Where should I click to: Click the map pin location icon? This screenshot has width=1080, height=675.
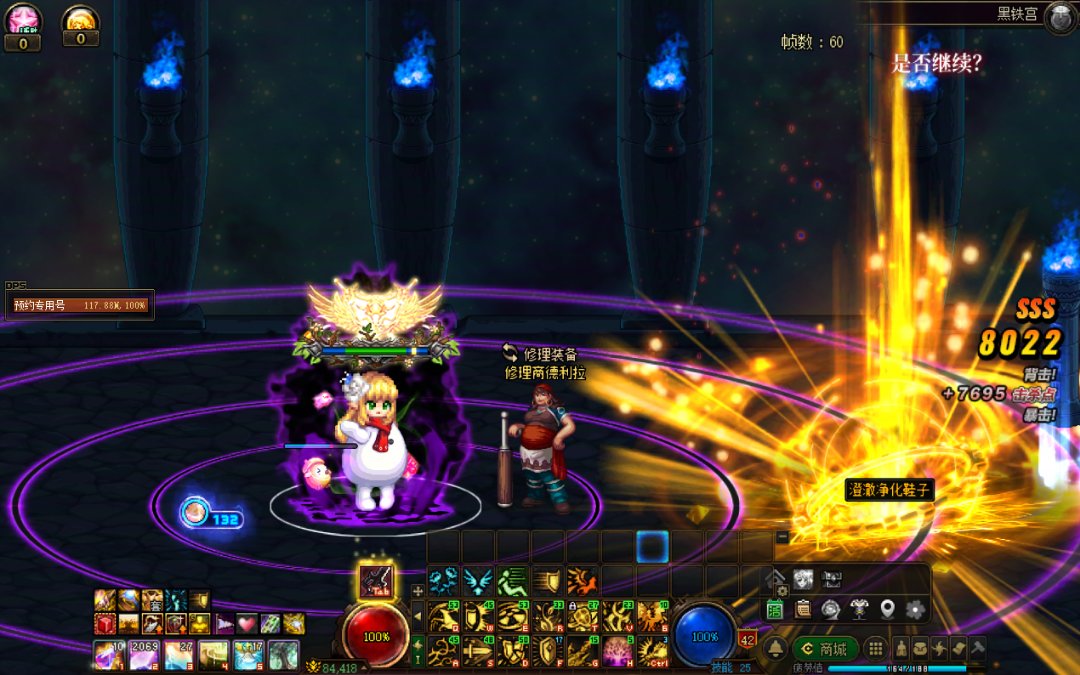click(886, 608)
